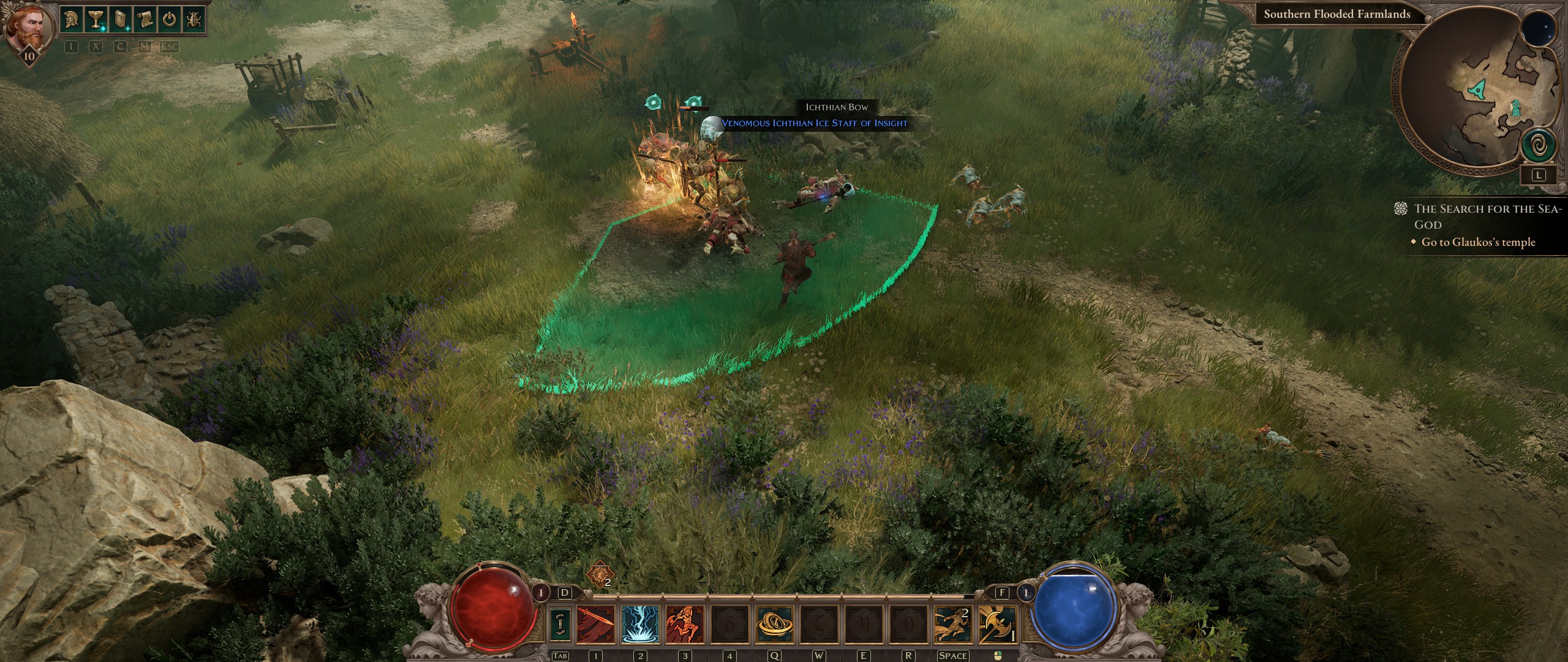Activate the golden rings skill
The height and width of the screenshot is (662, 1568).
point(775,625)
